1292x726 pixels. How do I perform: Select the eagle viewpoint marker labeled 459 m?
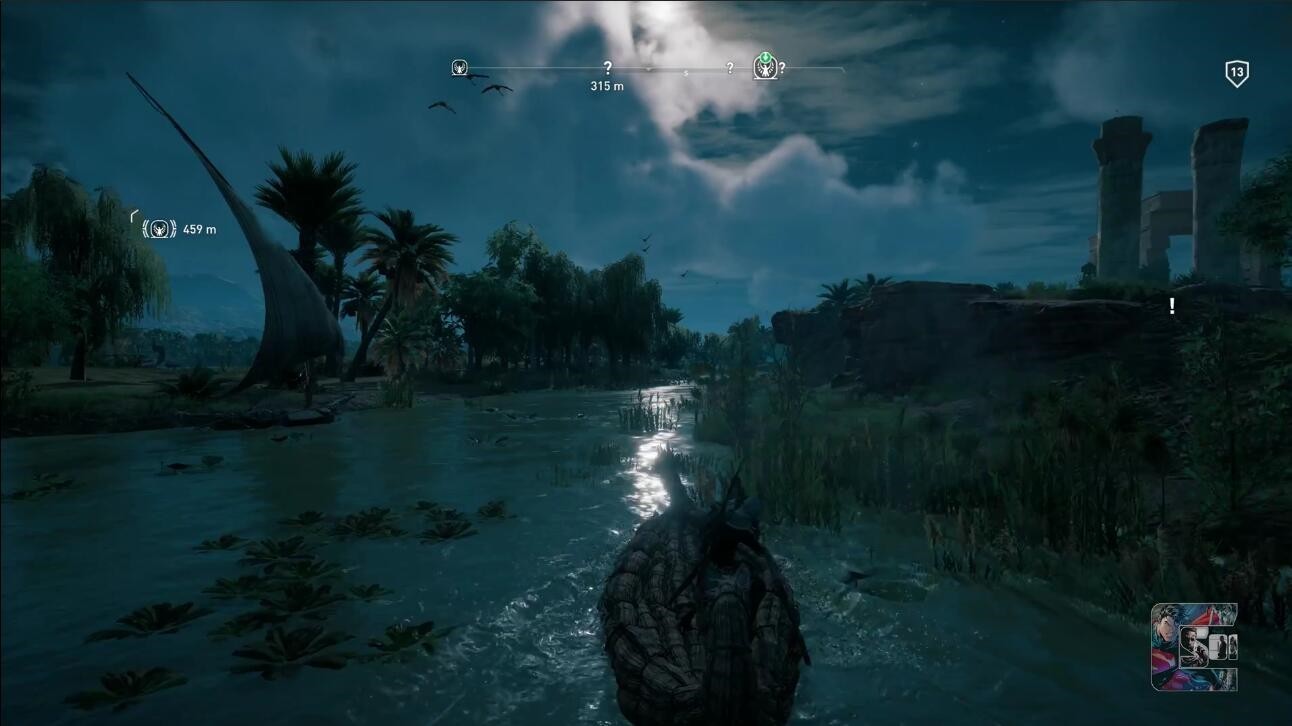[x=160, y=229]
